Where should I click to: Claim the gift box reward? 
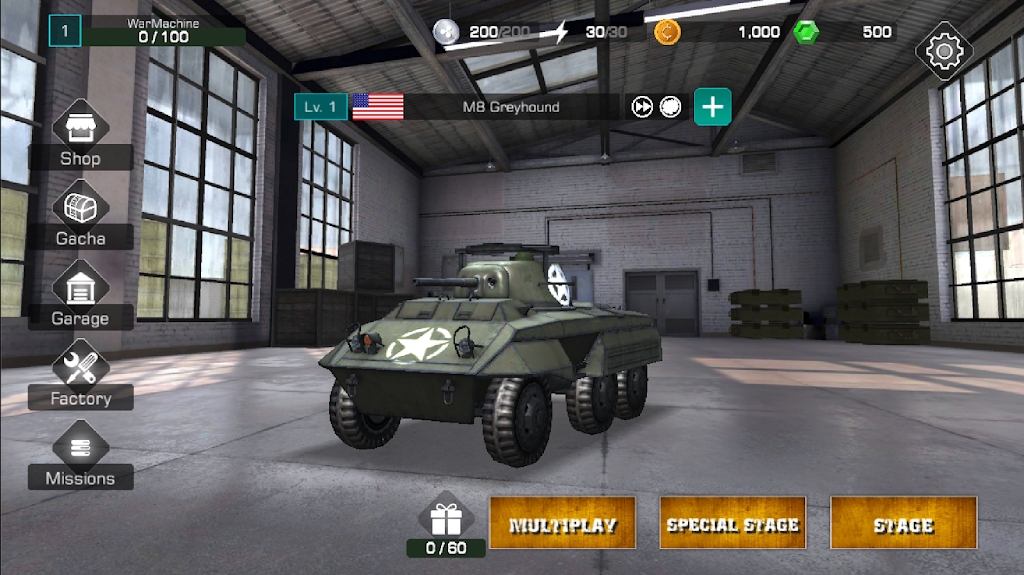click(x=446, y=518)
